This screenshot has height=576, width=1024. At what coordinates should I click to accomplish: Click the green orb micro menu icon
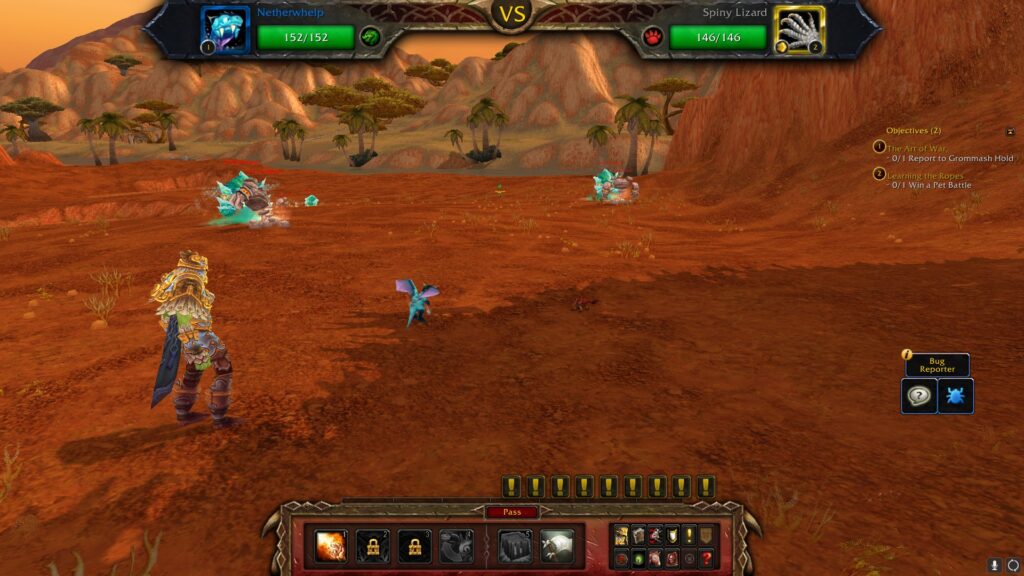click(x=638, y=557)
